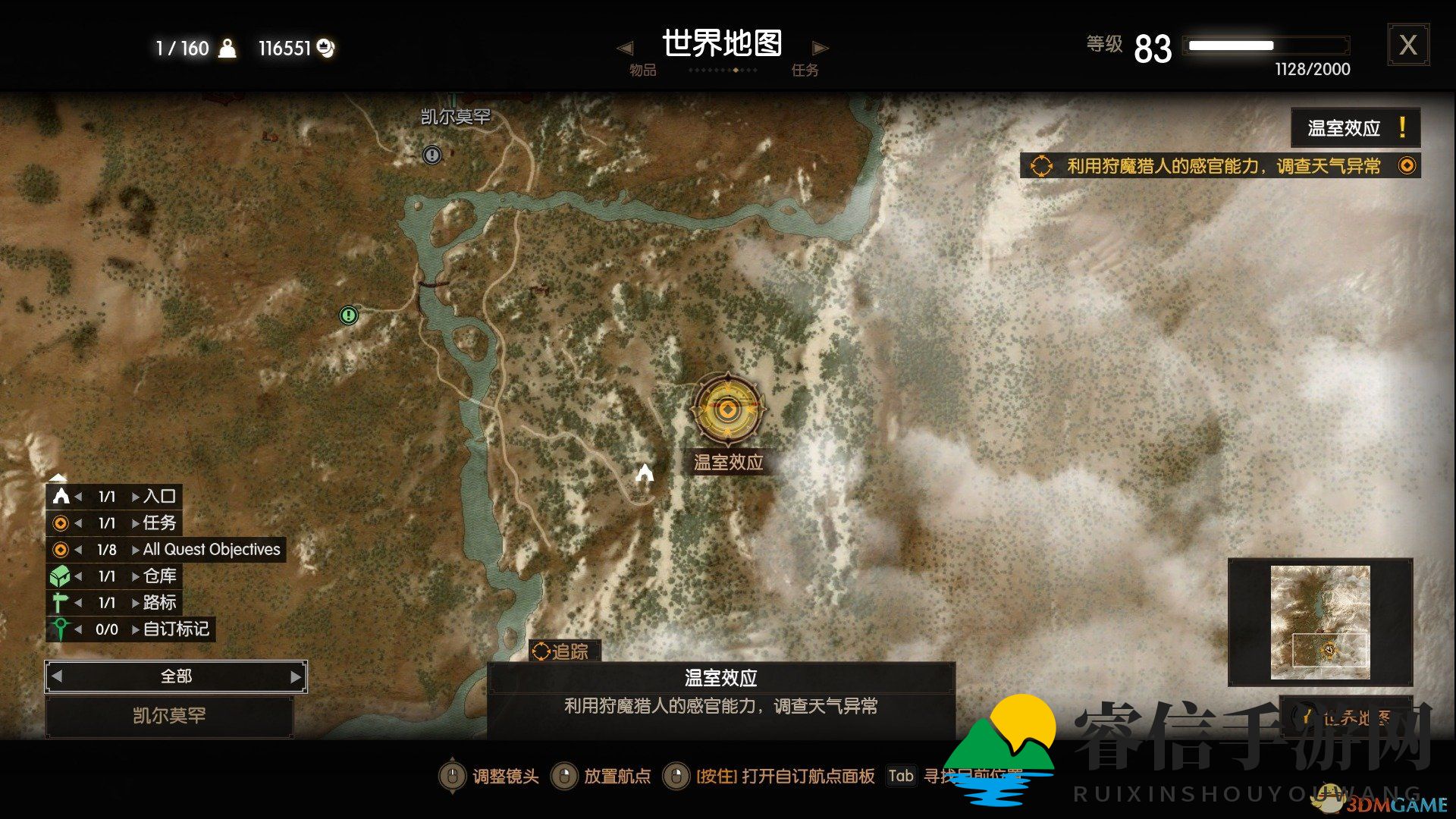Click the 温室效应 quest marker on the map

pyautogui.click(x=728, y=409)
